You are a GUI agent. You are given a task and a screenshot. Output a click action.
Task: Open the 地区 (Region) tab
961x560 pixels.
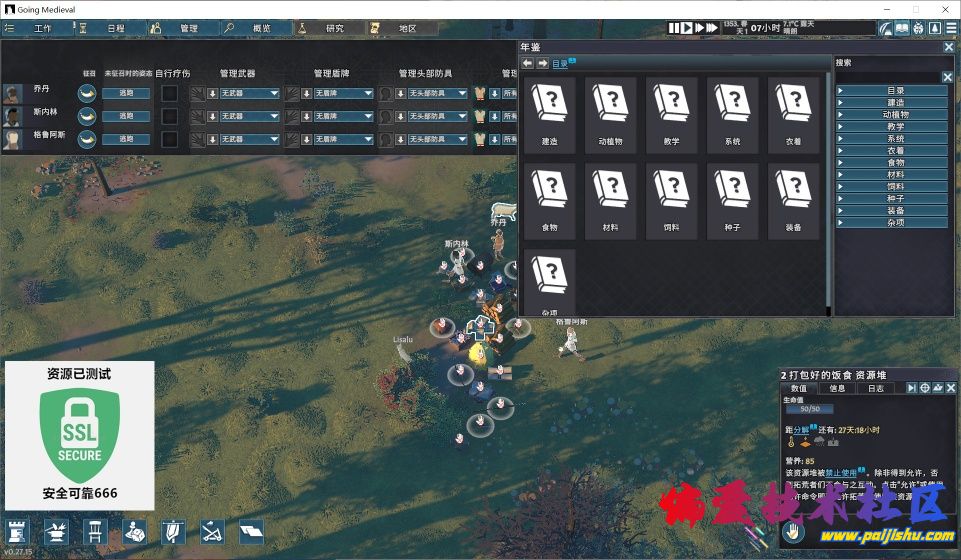click(x=399, y=29)
